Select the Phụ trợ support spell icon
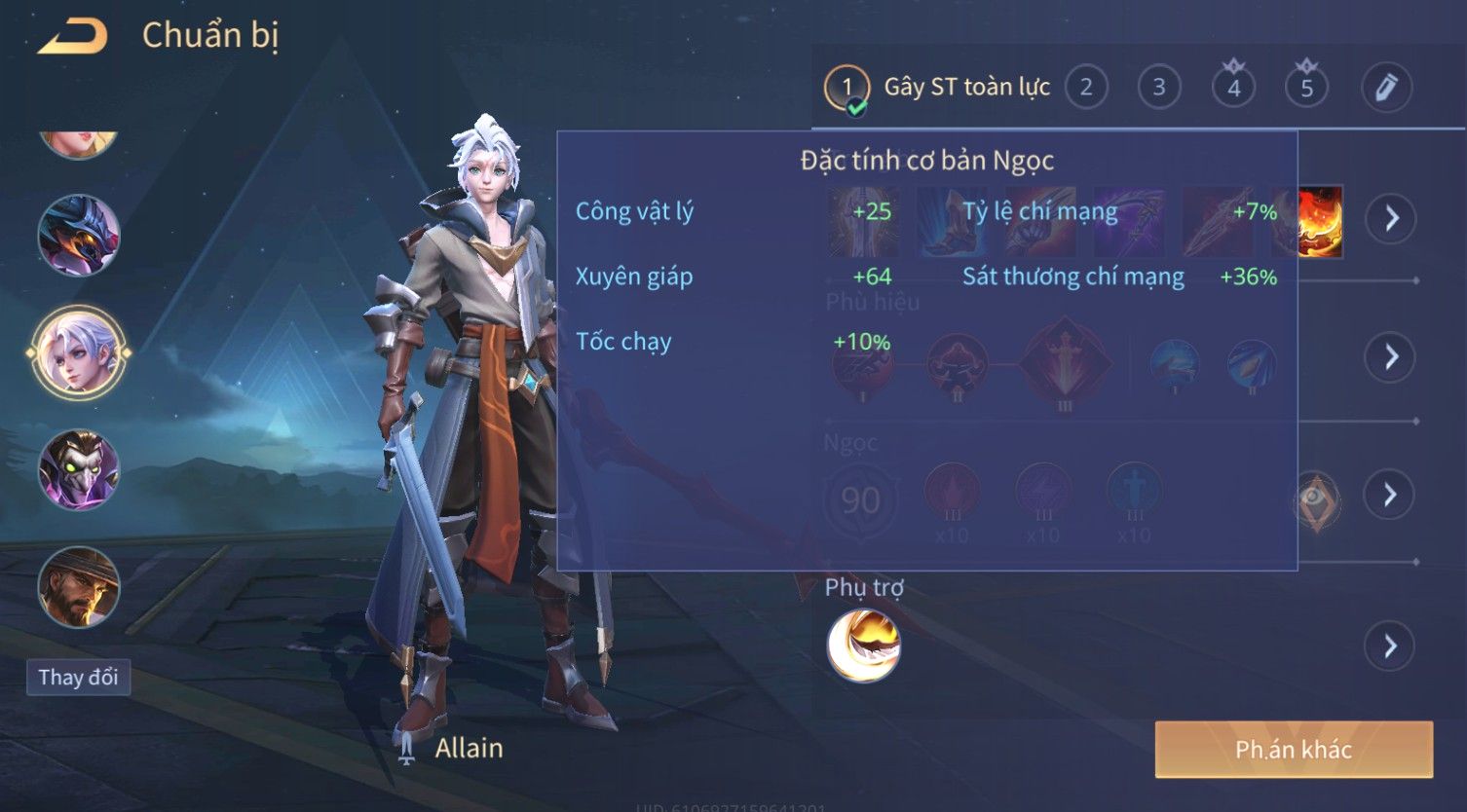1467x812 pixels. click(x=863, y=646)
